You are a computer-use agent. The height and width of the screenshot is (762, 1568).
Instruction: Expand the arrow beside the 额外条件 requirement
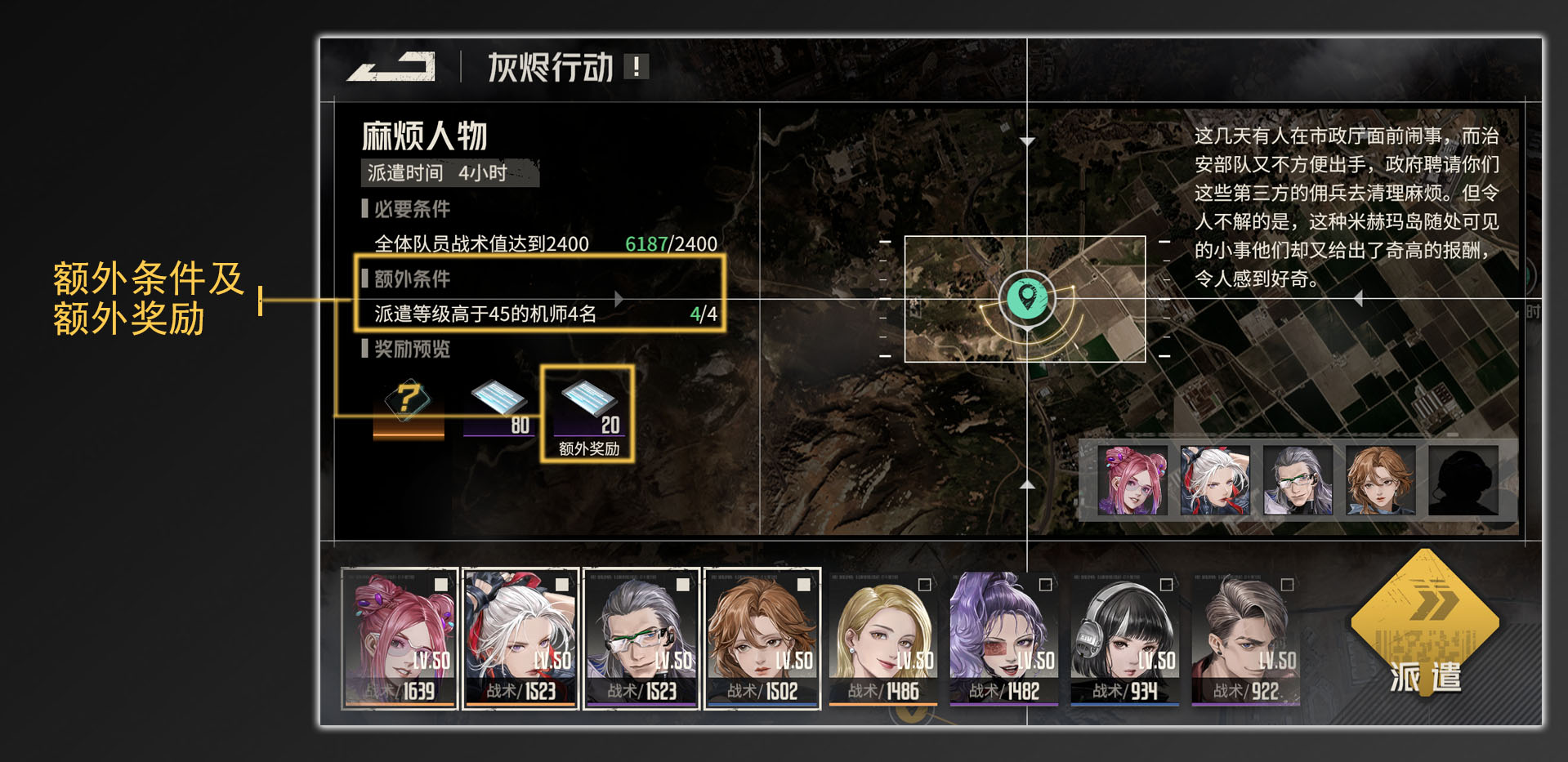(619, 297)
